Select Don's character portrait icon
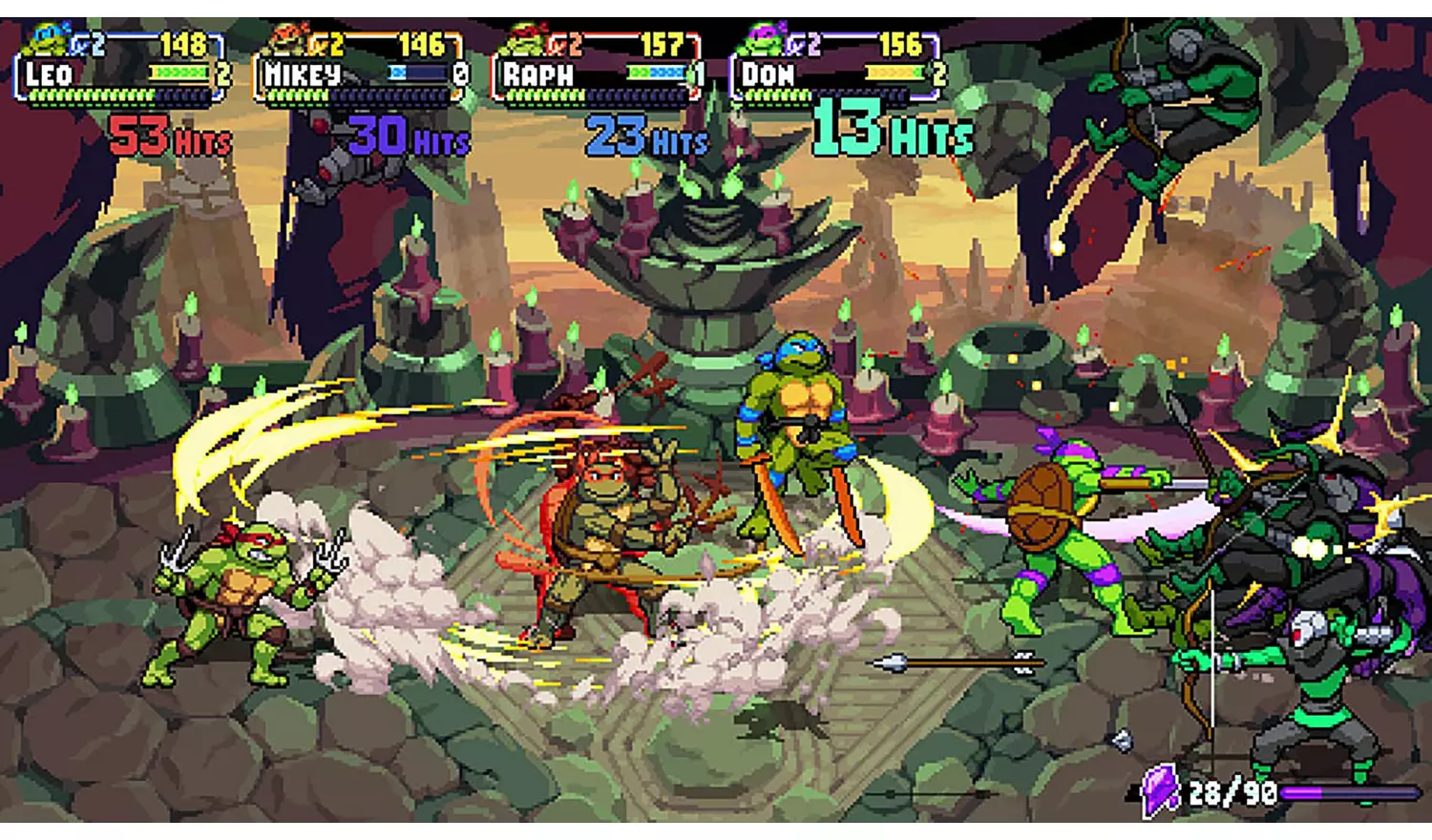 coord(760,40)
